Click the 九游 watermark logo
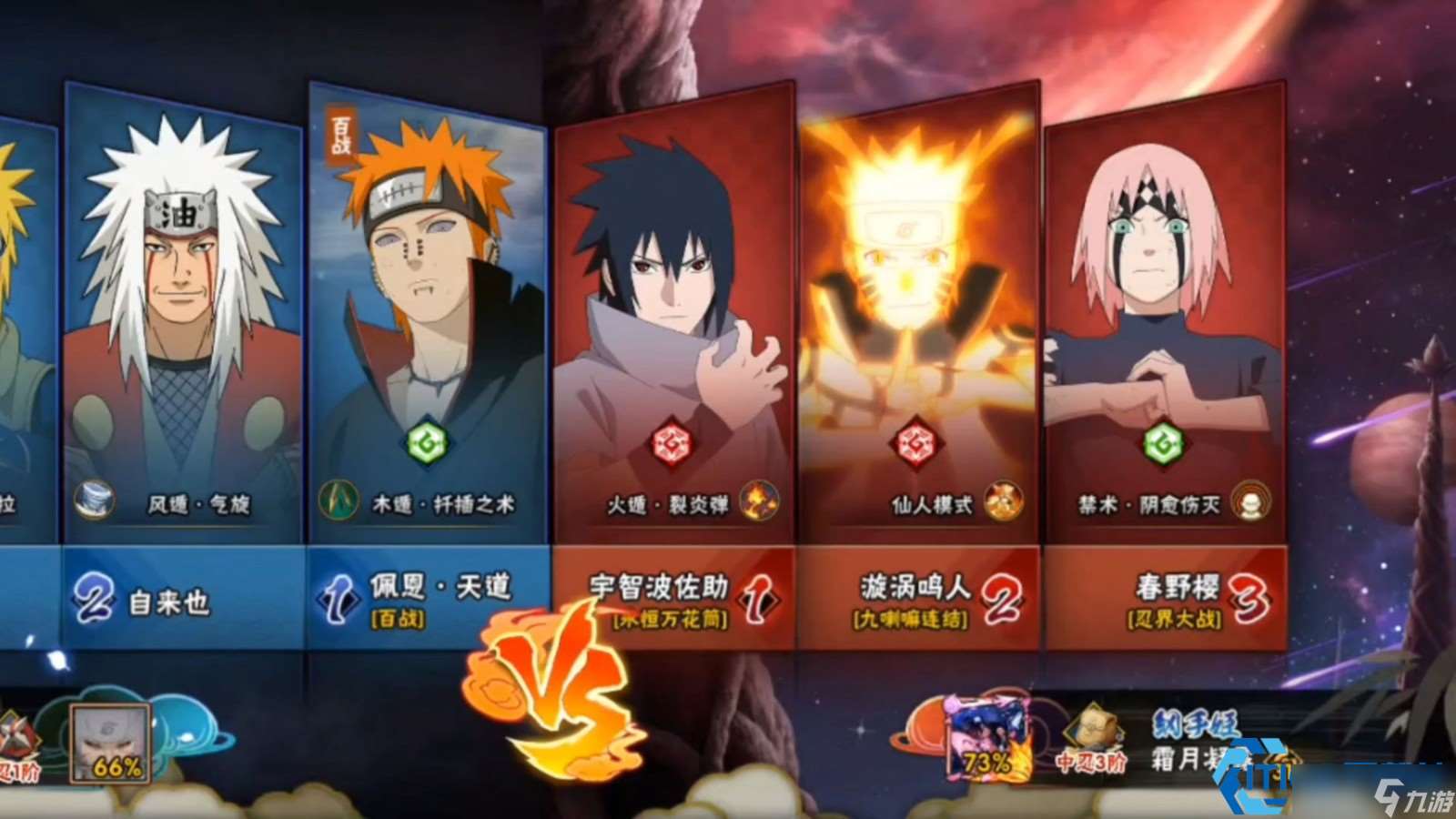Viewport: 1456px width, 819px height. pyautogui.click(x=1413, y=798)
